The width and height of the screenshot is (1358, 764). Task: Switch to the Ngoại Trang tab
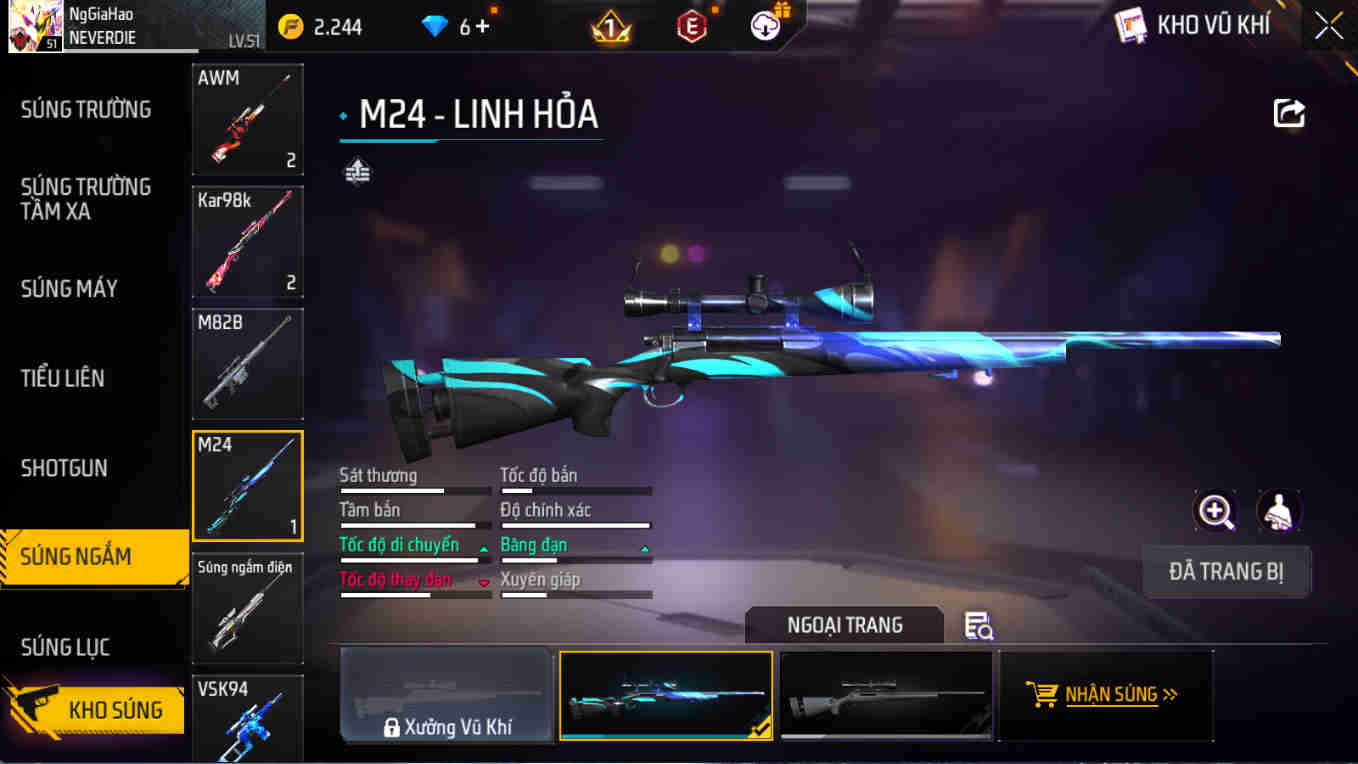[844, 624]
